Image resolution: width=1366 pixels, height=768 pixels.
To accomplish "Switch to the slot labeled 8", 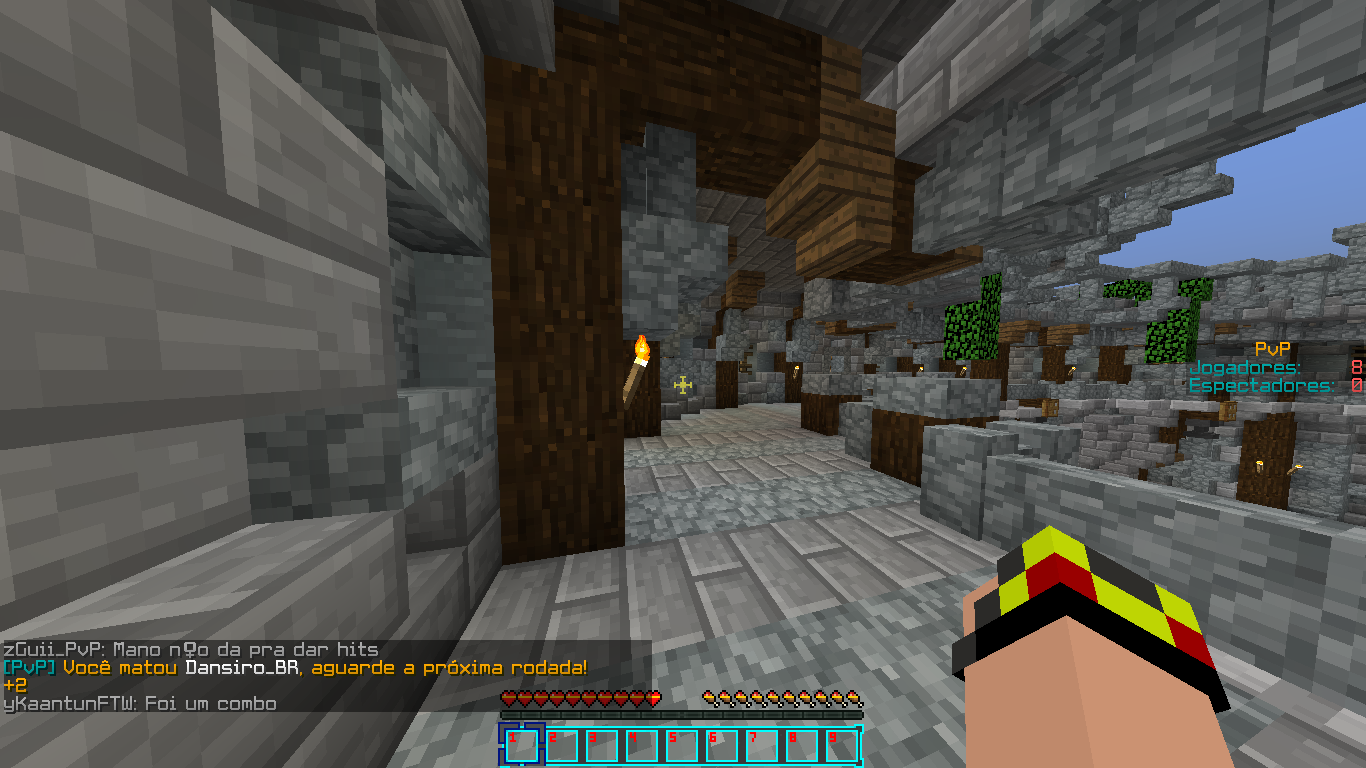I will pyautogui.click(x=801, y=746).
